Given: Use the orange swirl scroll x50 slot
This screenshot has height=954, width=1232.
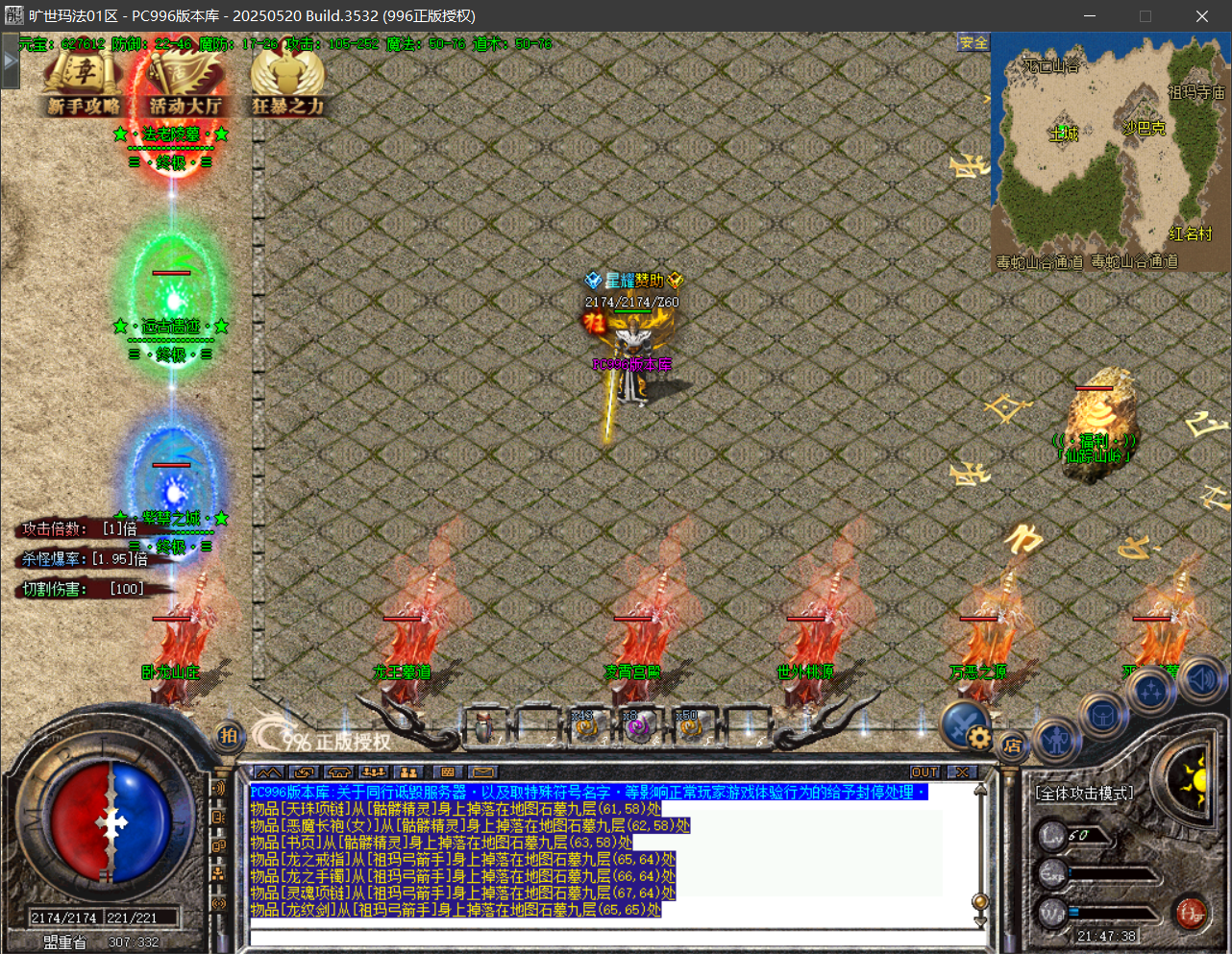Looking at the screenshot, I should (x=689, y=729).
